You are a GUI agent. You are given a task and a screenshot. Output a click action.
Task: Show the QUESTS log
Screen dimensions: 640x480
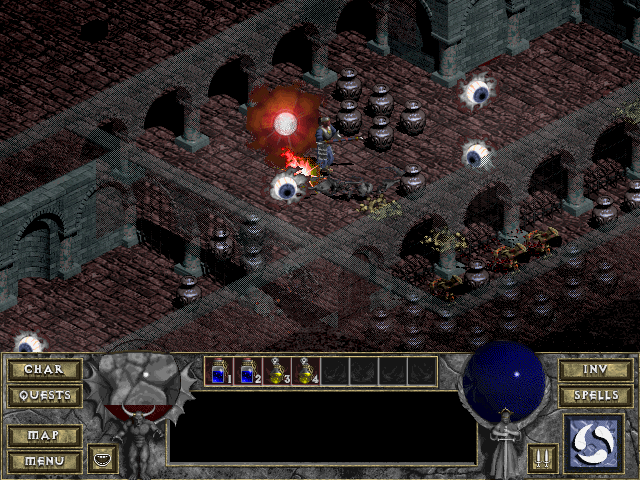click(x=44, y=396)
